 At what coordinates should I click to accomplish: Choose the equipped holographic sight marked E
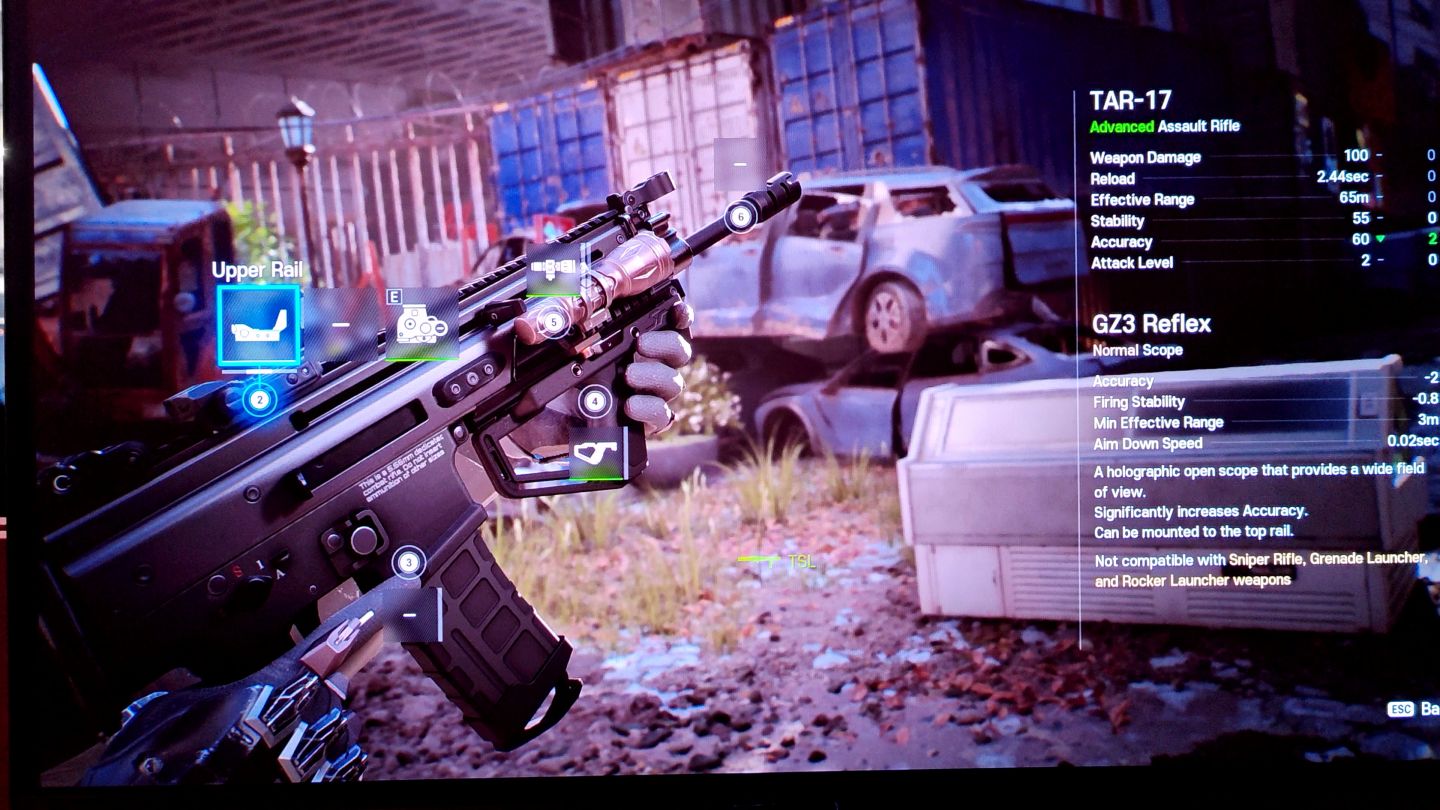click(x=422, y=324)
